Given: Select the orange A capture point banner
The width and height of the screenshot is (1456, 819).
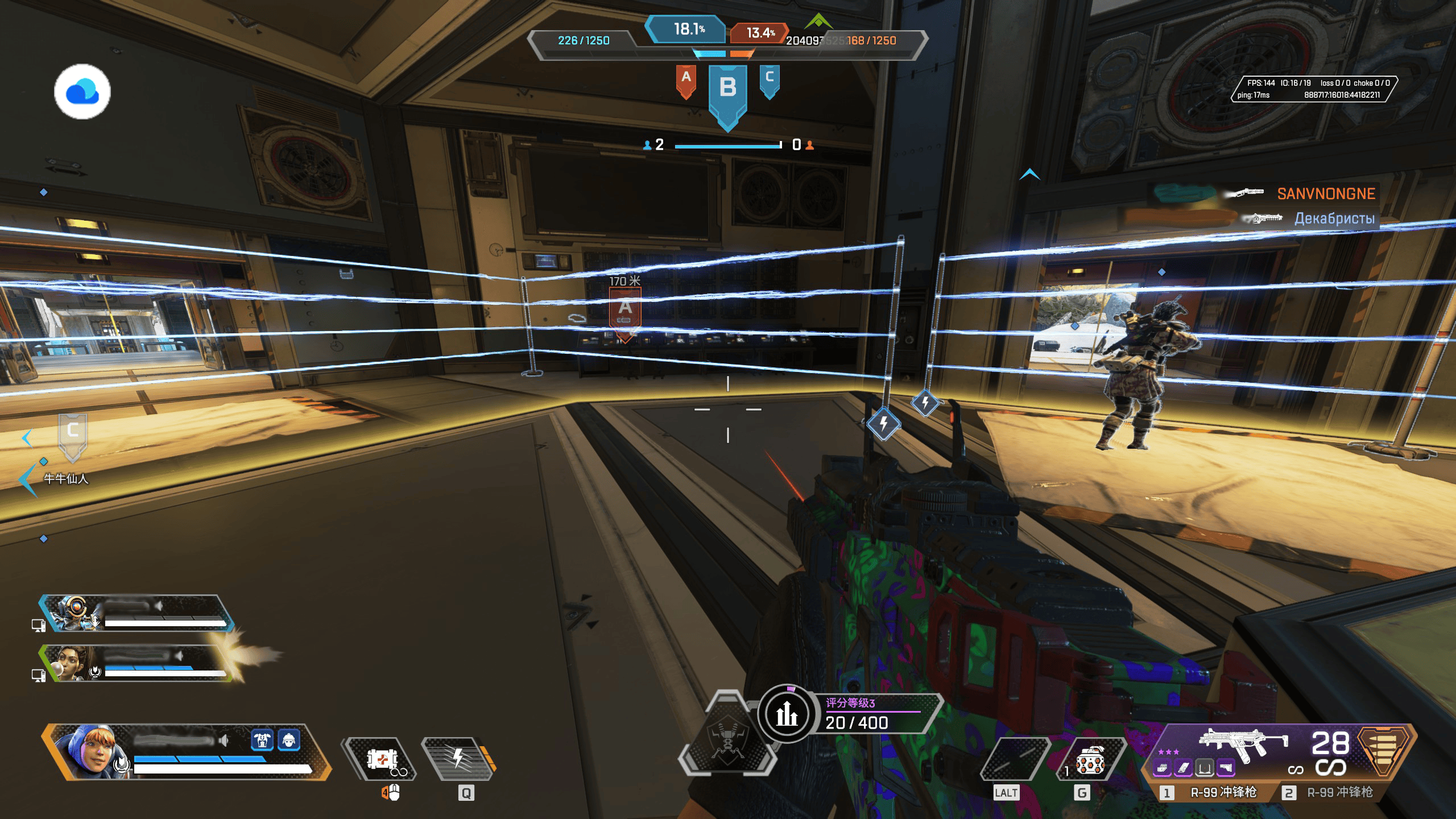Looking at the screenshot, I should 686,80.
